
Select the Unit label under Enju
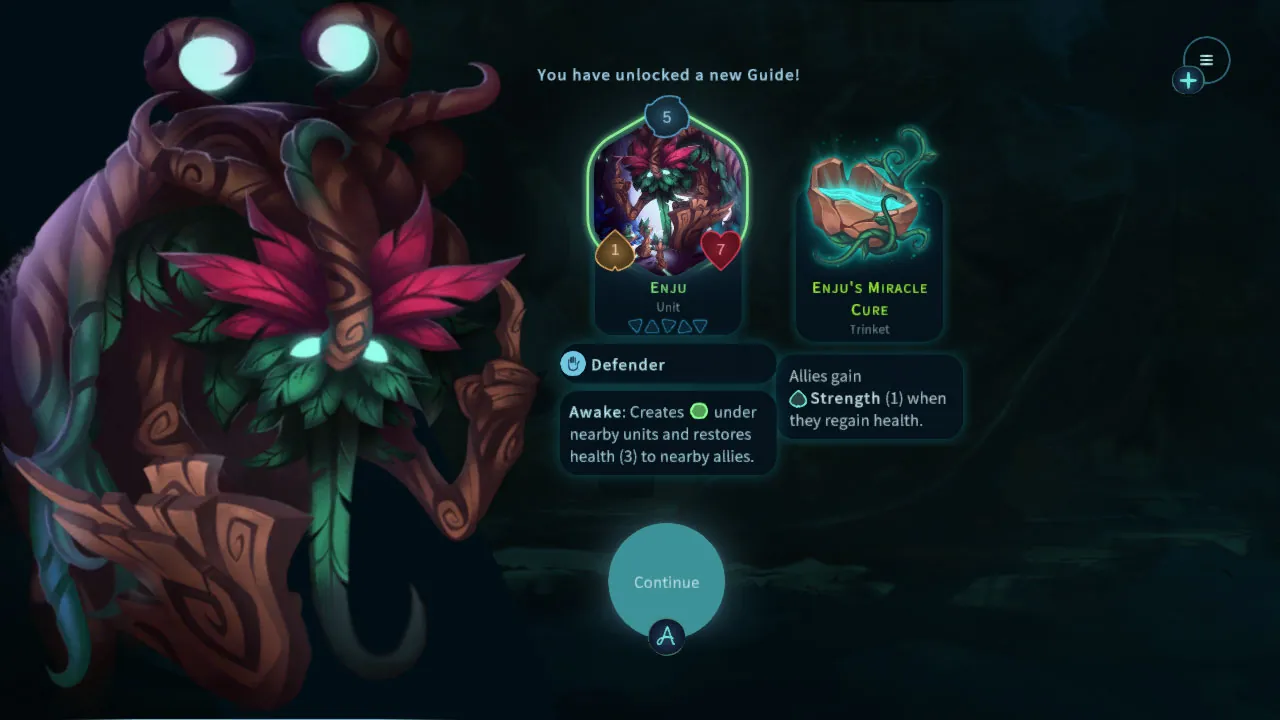click(667, 307)
